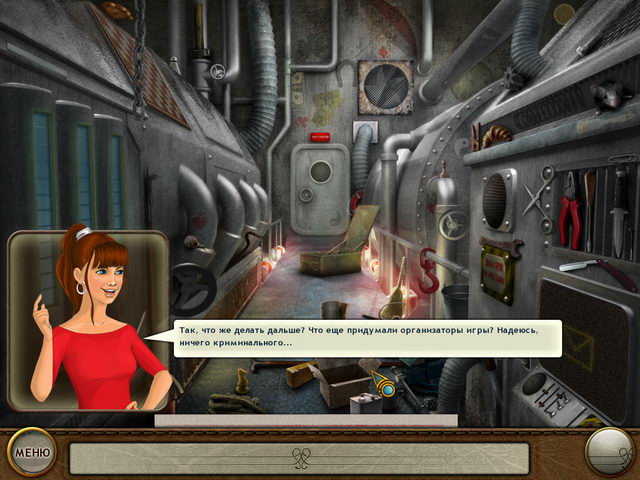640x480 pixels.
Task: Click the red-haired woman's portrait frame
Action: click(x=87, y=320)
